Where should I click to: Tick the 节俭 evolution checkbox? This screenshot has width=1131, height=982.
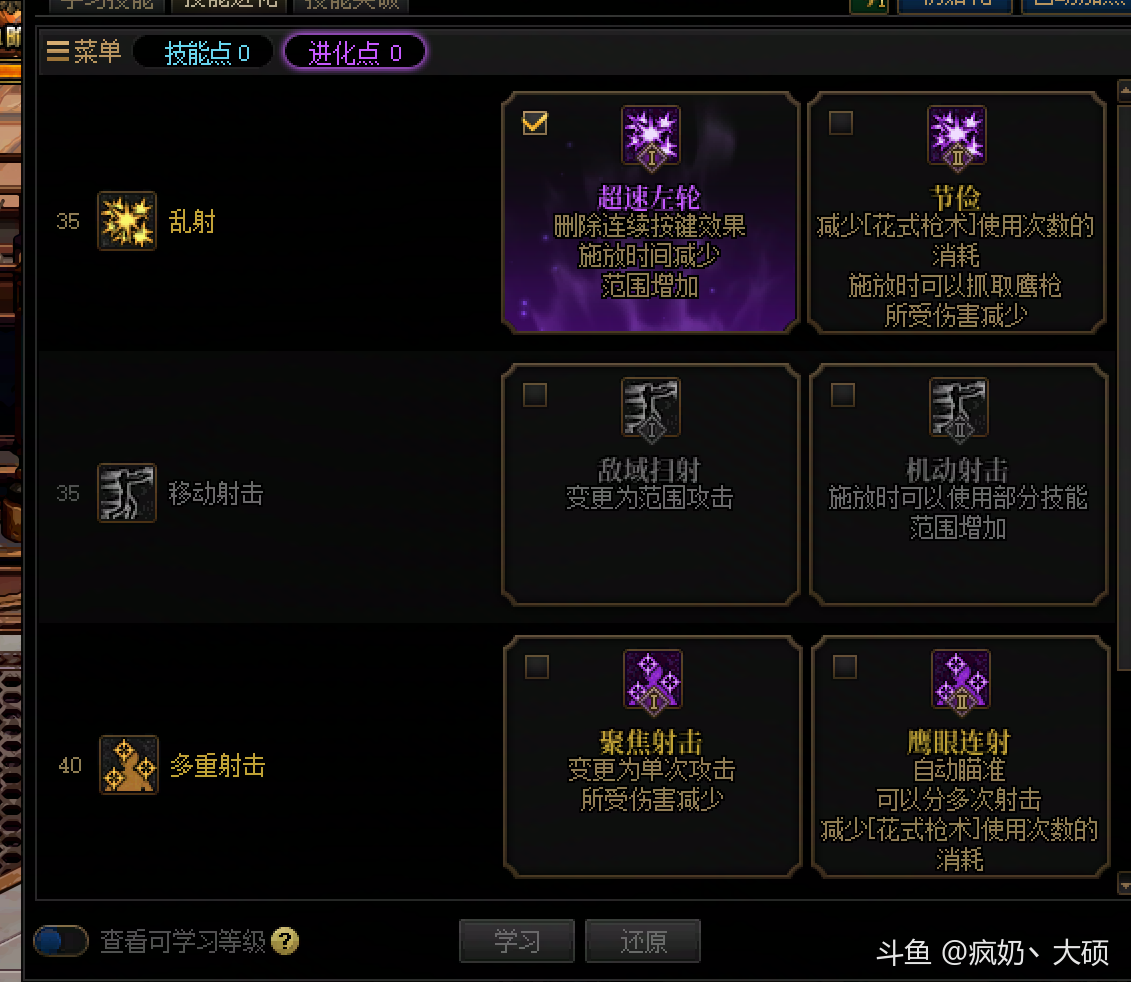[842, 123]
